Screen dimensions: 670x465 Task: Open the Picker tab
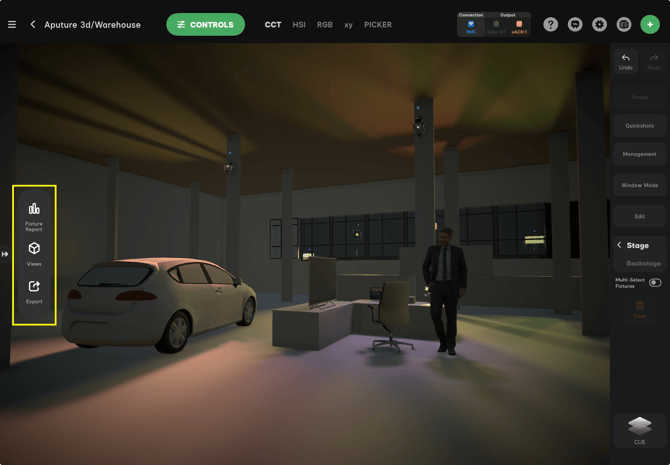tap(378, 24)
